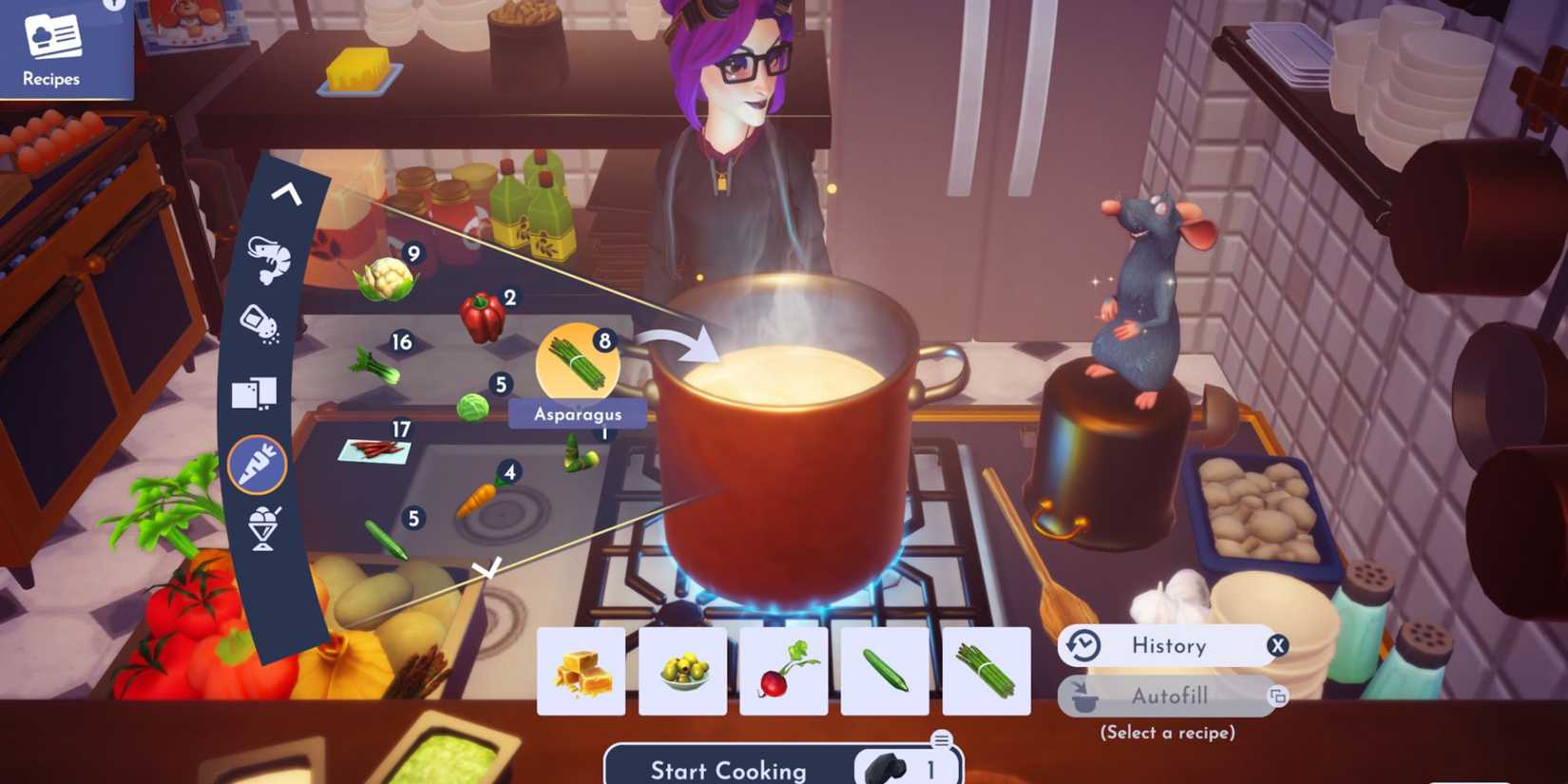Image resolution: width=1568 pixels, height=784 pixels.
Task: Select the vegetables carrot category icon
Action: tap(255, 465)
